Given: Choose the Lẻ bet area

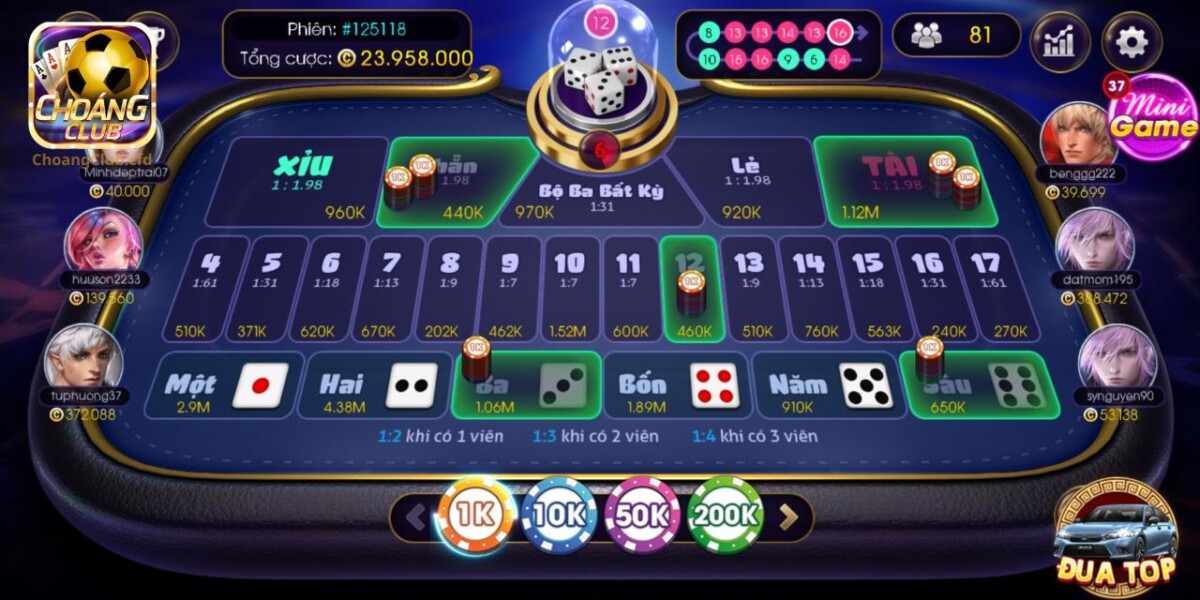Looking at the screenshot, I should (x=745, y=182).
